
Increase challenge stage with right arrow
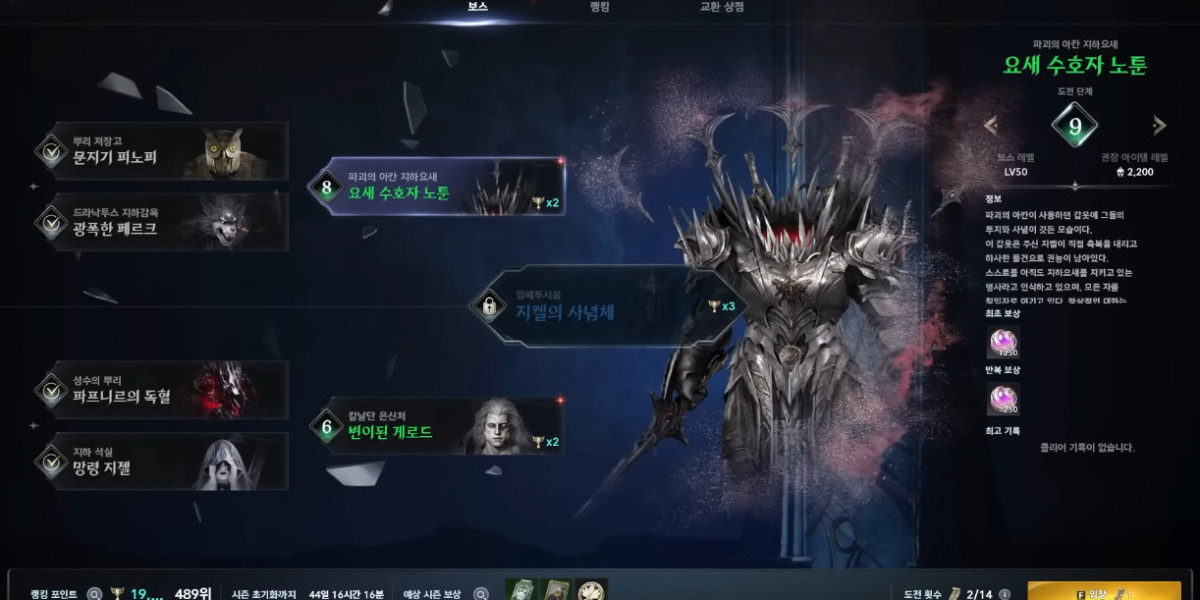point(1159,126)
